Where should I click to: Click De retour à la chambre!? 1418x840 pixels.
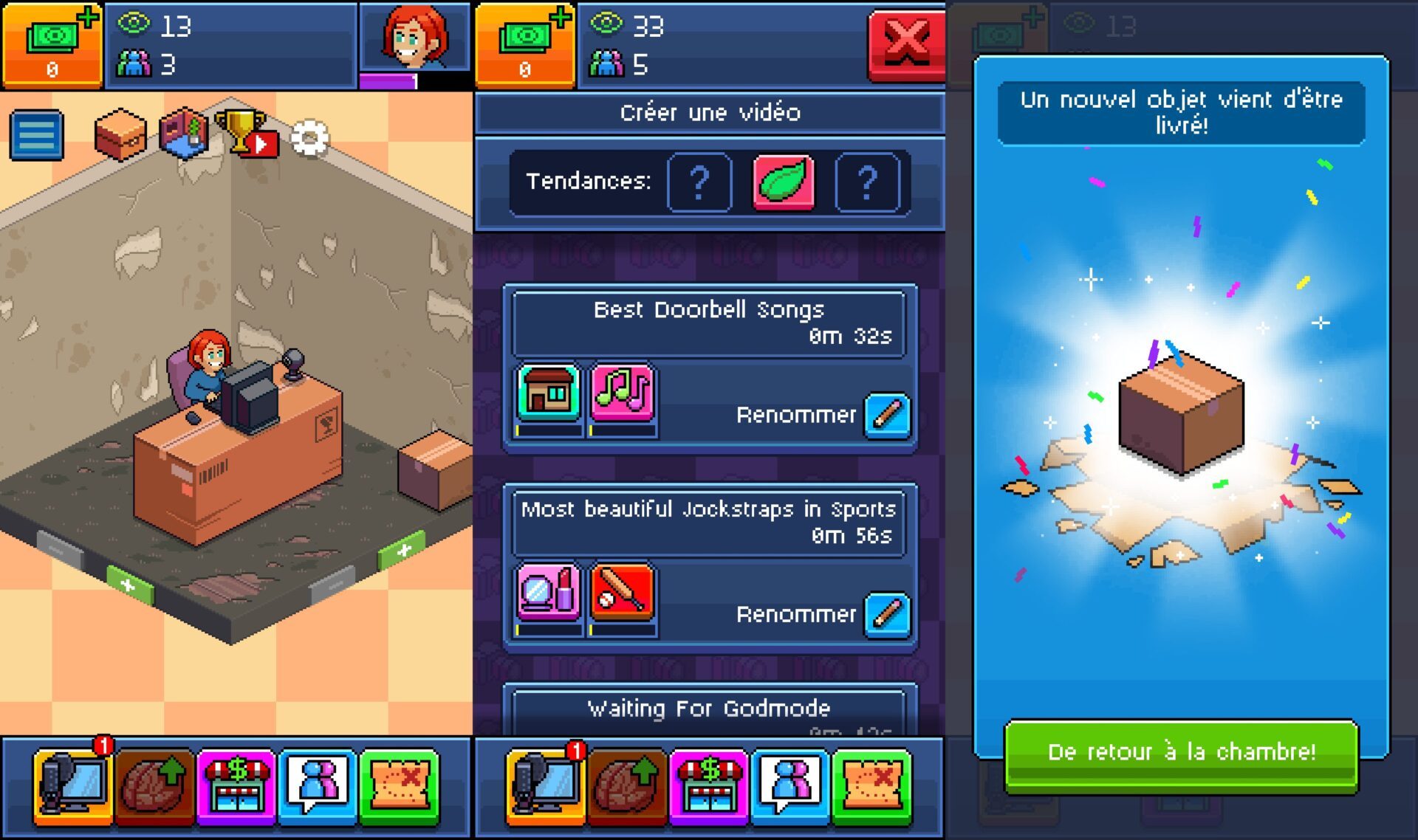[1181, 753]
